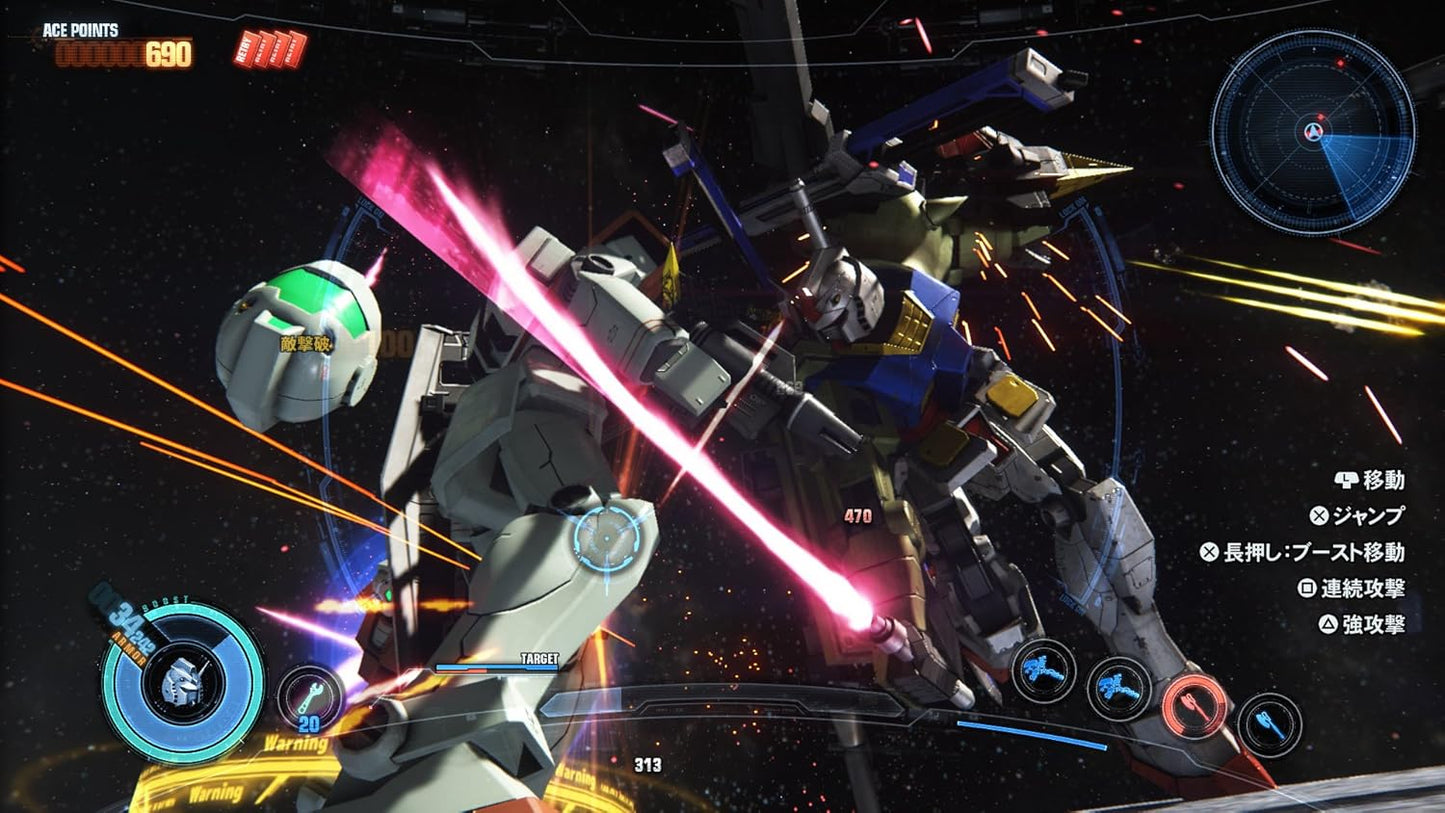The height and width of the screenshot is (813, 1445).
Task: Select the red highlighted axe weapon icon
Action: coord(1196,704)
